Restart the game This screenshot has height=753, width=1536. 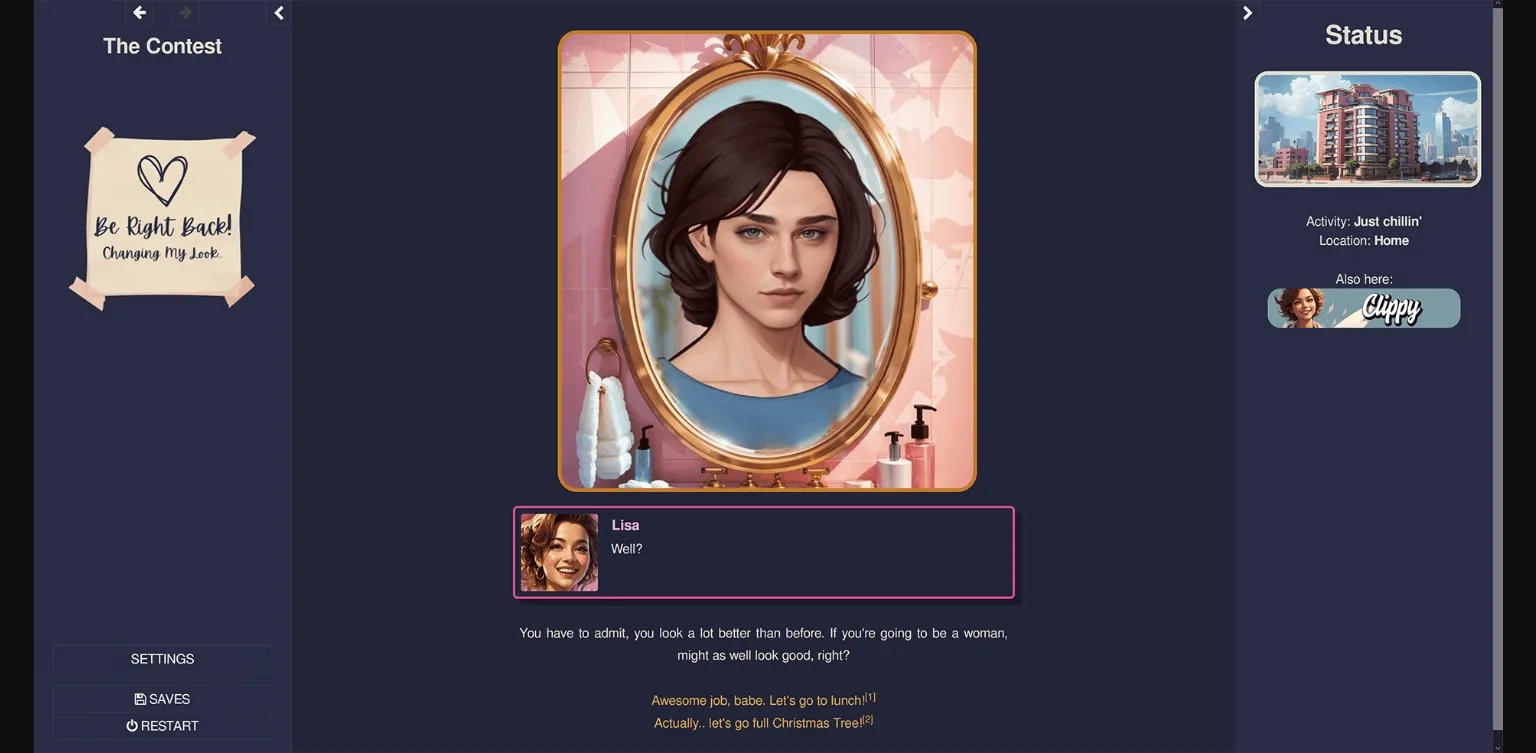pyautogui.click(x=162, y=725)
